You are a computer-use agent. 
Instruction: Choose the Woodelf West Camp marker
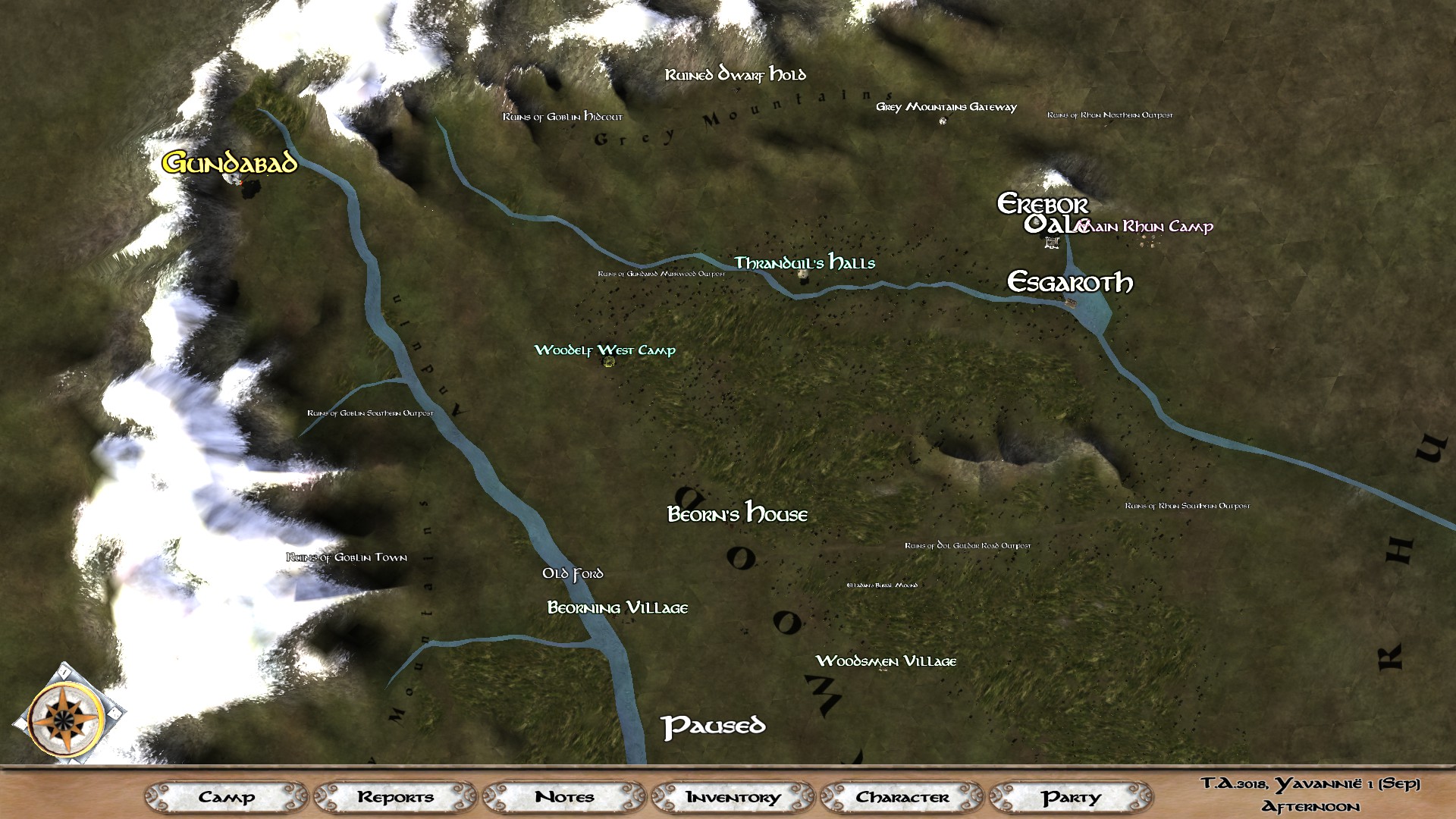coord(604,350)
